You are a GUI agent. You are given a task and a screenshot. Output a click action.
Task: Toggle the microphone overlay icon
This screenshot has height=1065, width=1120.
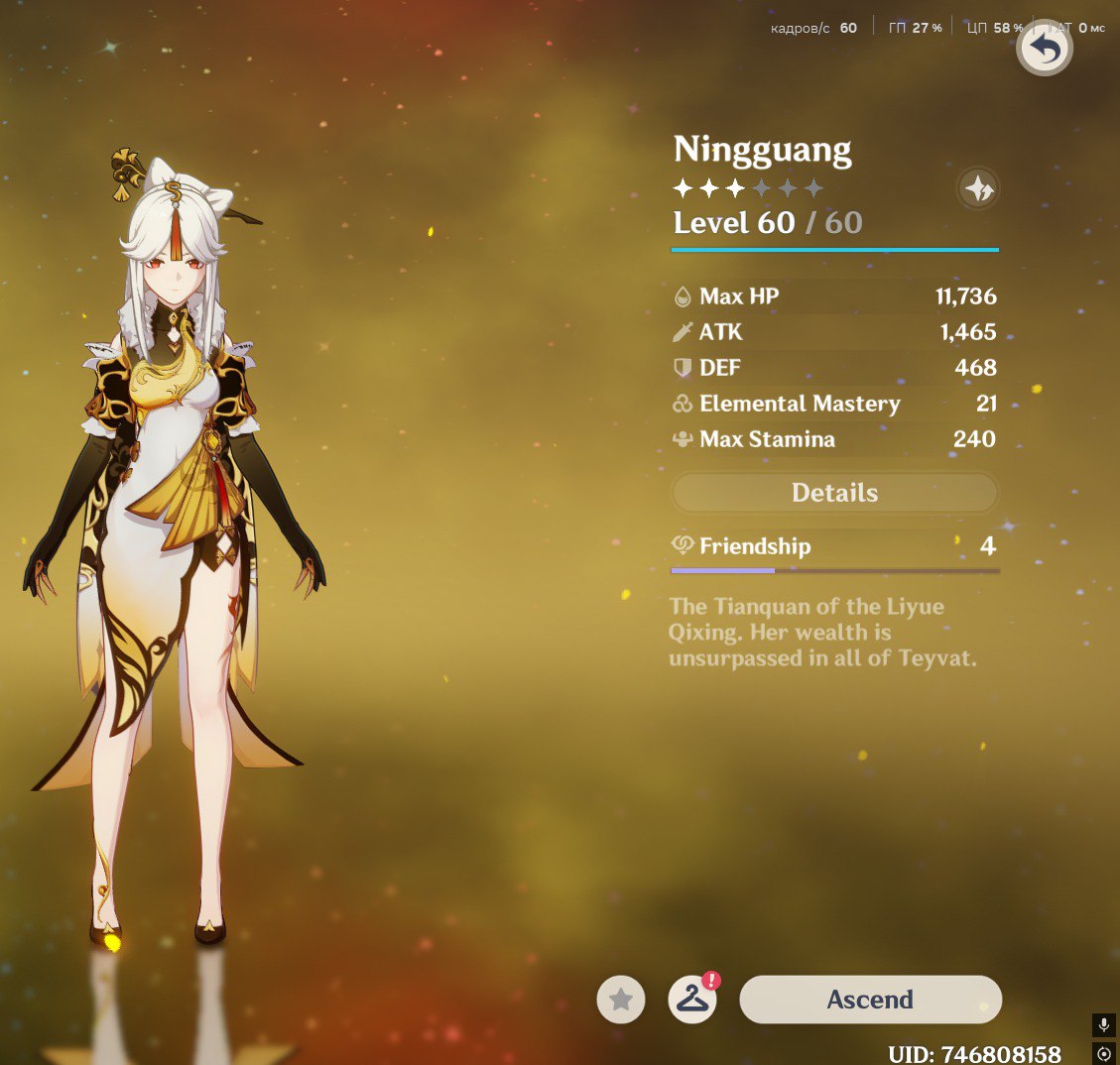[x=1104, y=1025]
